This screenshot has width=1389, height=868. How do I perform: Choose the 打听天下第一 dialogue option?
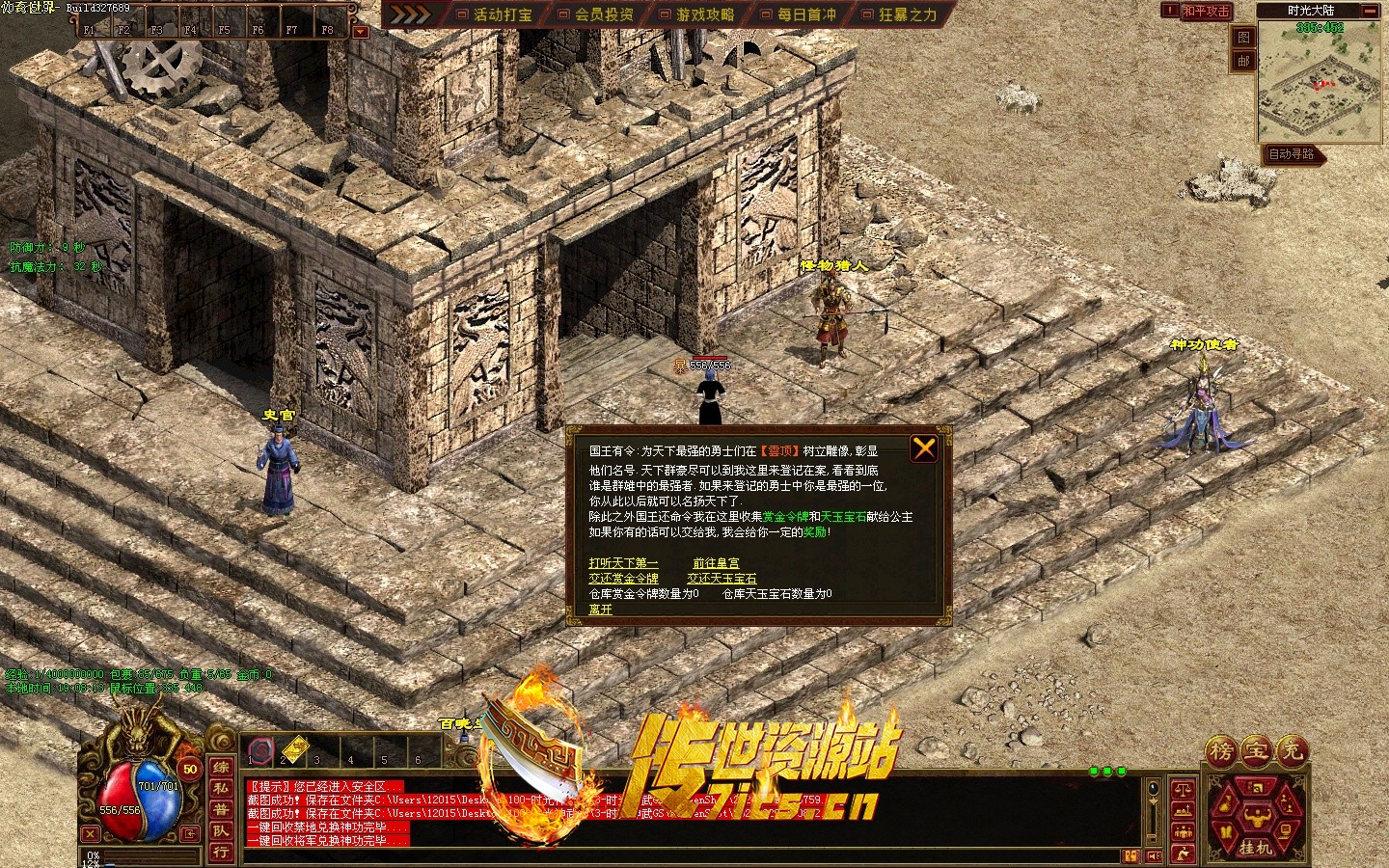point(623,563)
